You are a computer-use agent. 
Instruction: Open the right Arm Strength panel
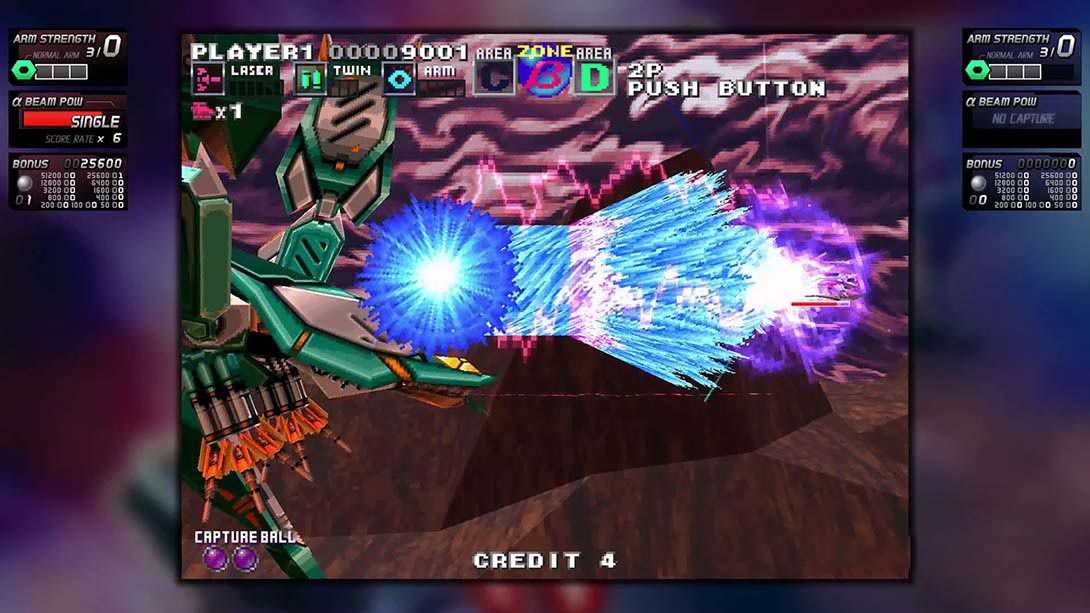coord(1021,57)
